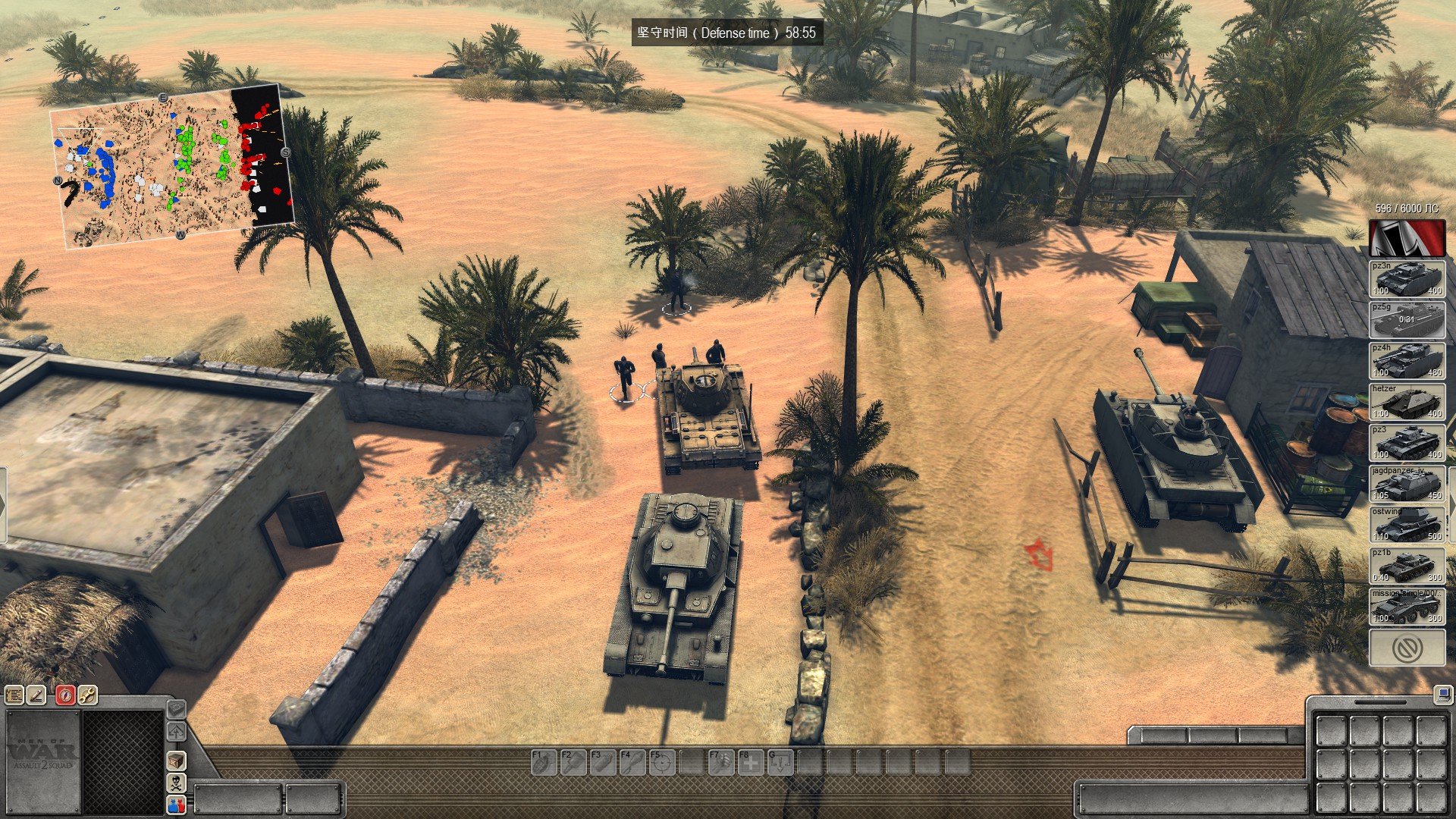Click the minimap battlefield overview

coord(171,165)
